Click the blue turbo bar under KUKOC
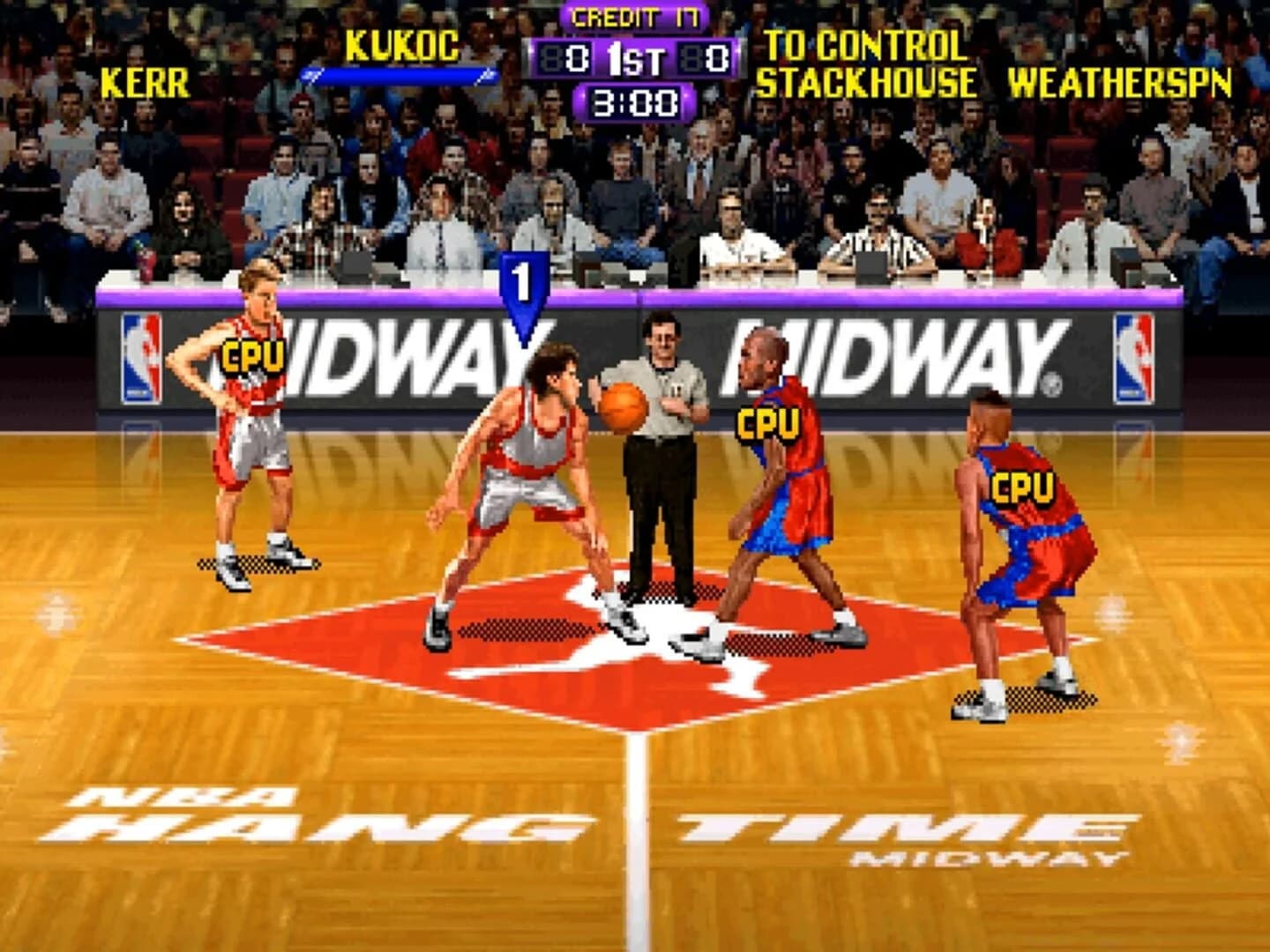Image resolution: width=1270 pixels, height=952 pixels. tap(399, 73)
